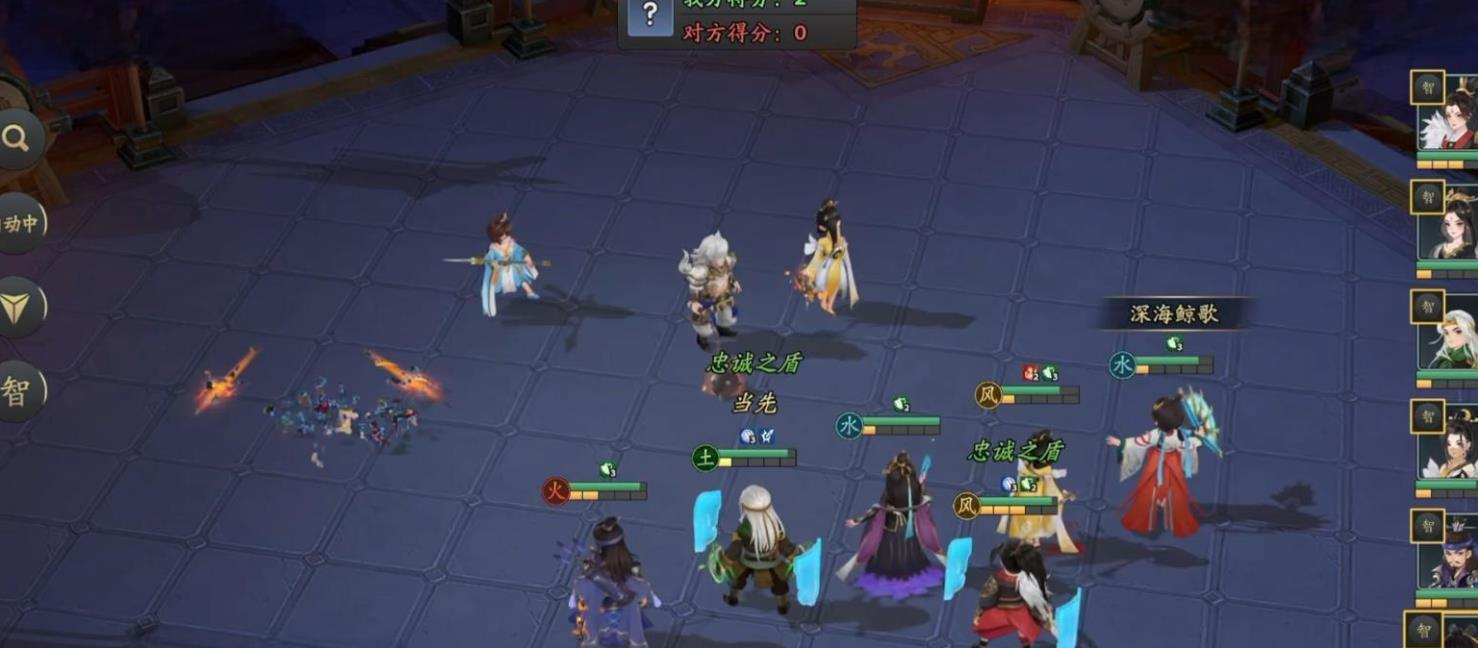This screenshot has height=648, width=1478.
Task: Select the portrait of the woman with white fur collar
Action: (x=1448, y=120)
